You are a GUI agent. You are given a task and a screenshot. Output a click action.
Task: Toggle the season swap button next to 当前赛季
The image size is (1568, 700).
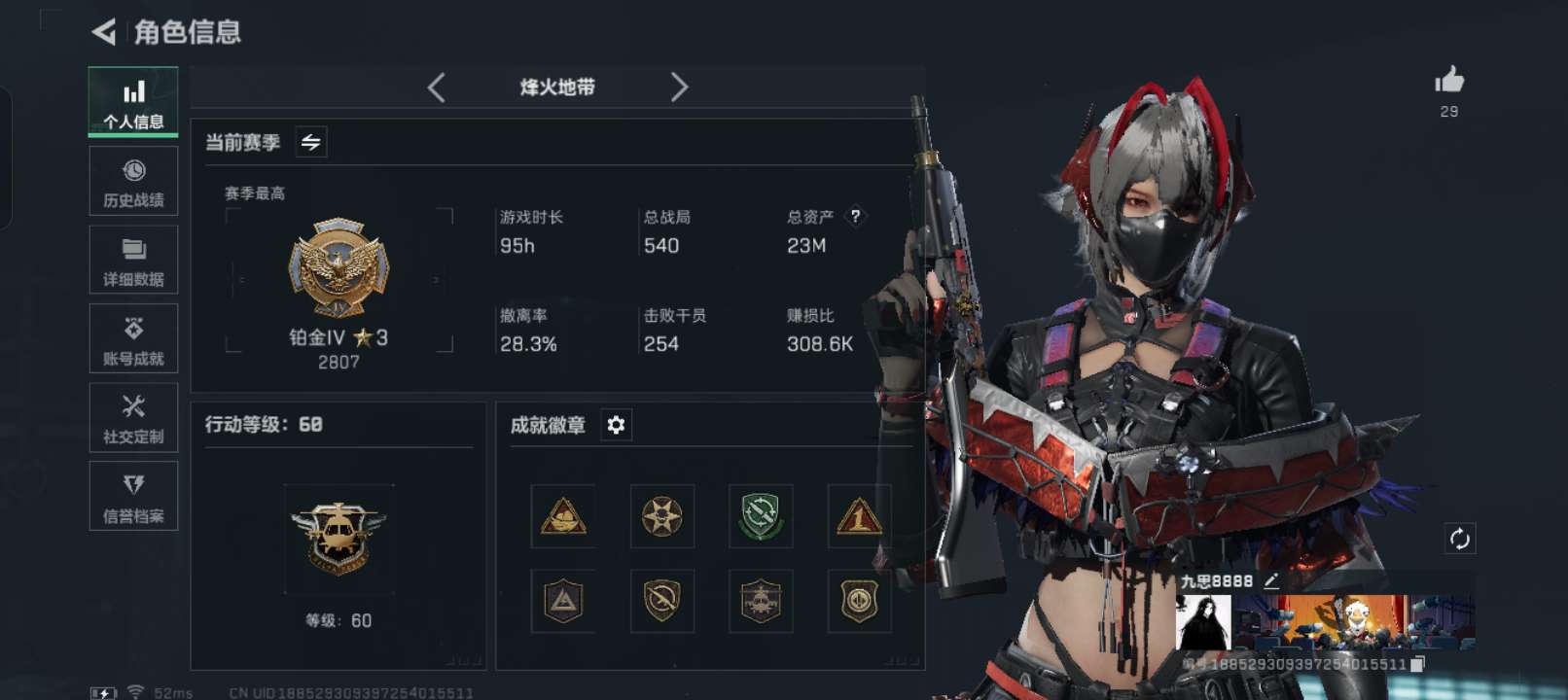tap(311, 143)
